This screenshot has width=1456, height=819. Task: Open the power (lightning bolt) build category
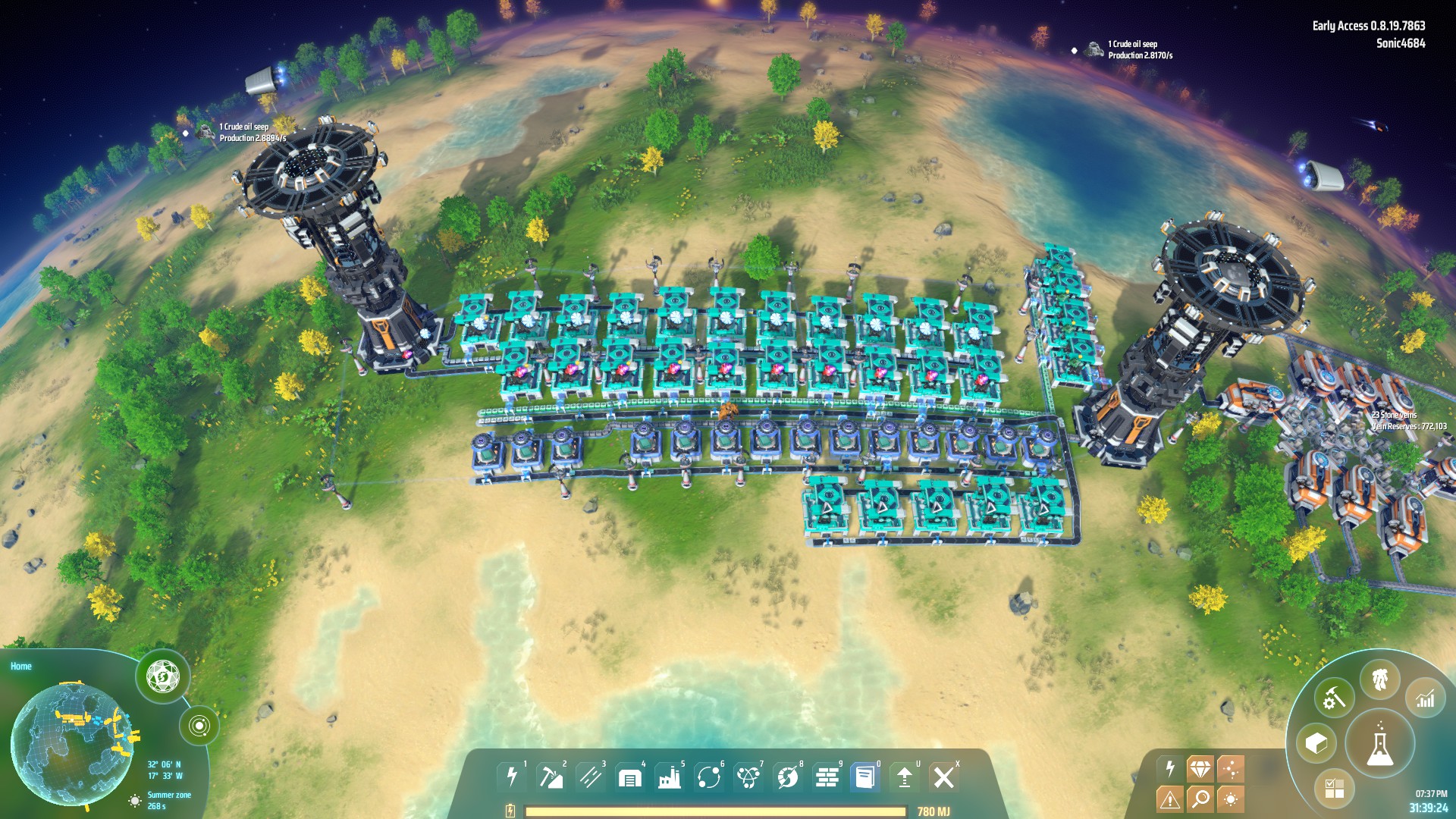[512, 777]
